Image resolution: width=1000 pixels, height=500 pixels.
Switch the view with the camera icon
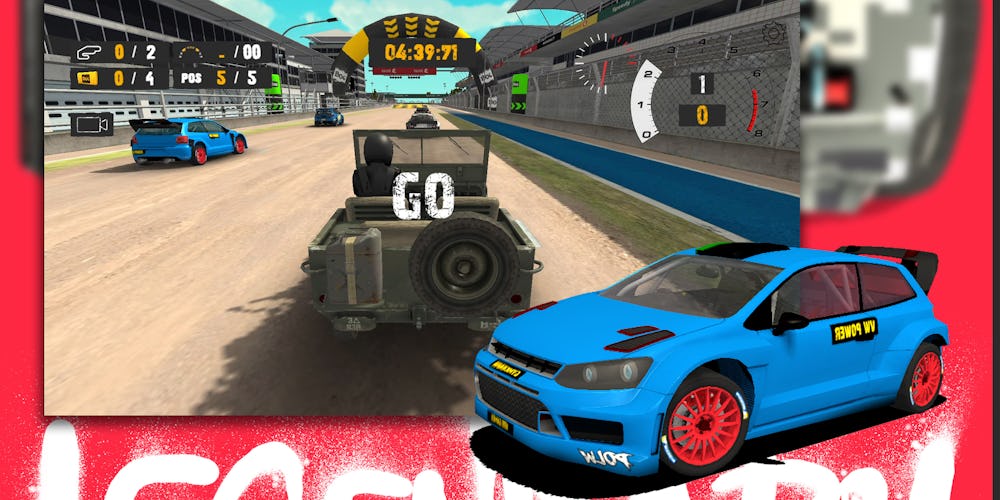click(91, 124)
